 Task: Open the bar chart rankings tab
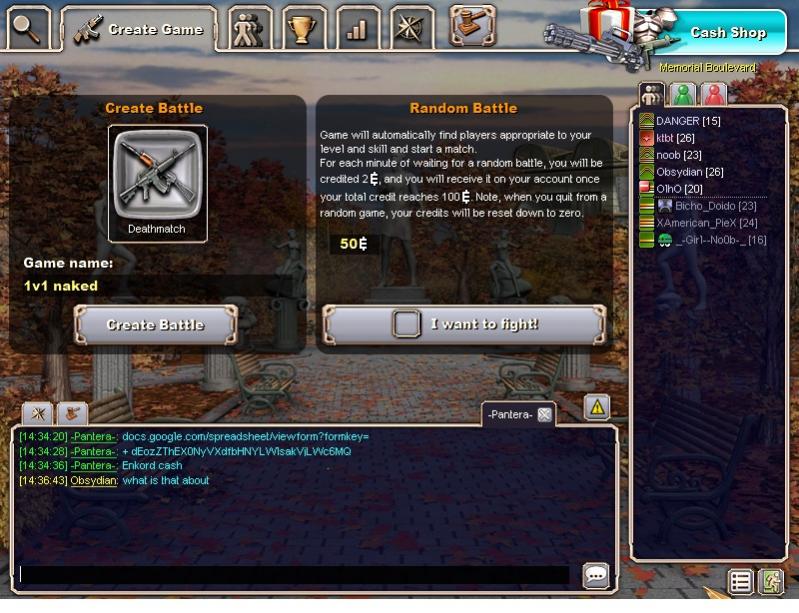356,30
